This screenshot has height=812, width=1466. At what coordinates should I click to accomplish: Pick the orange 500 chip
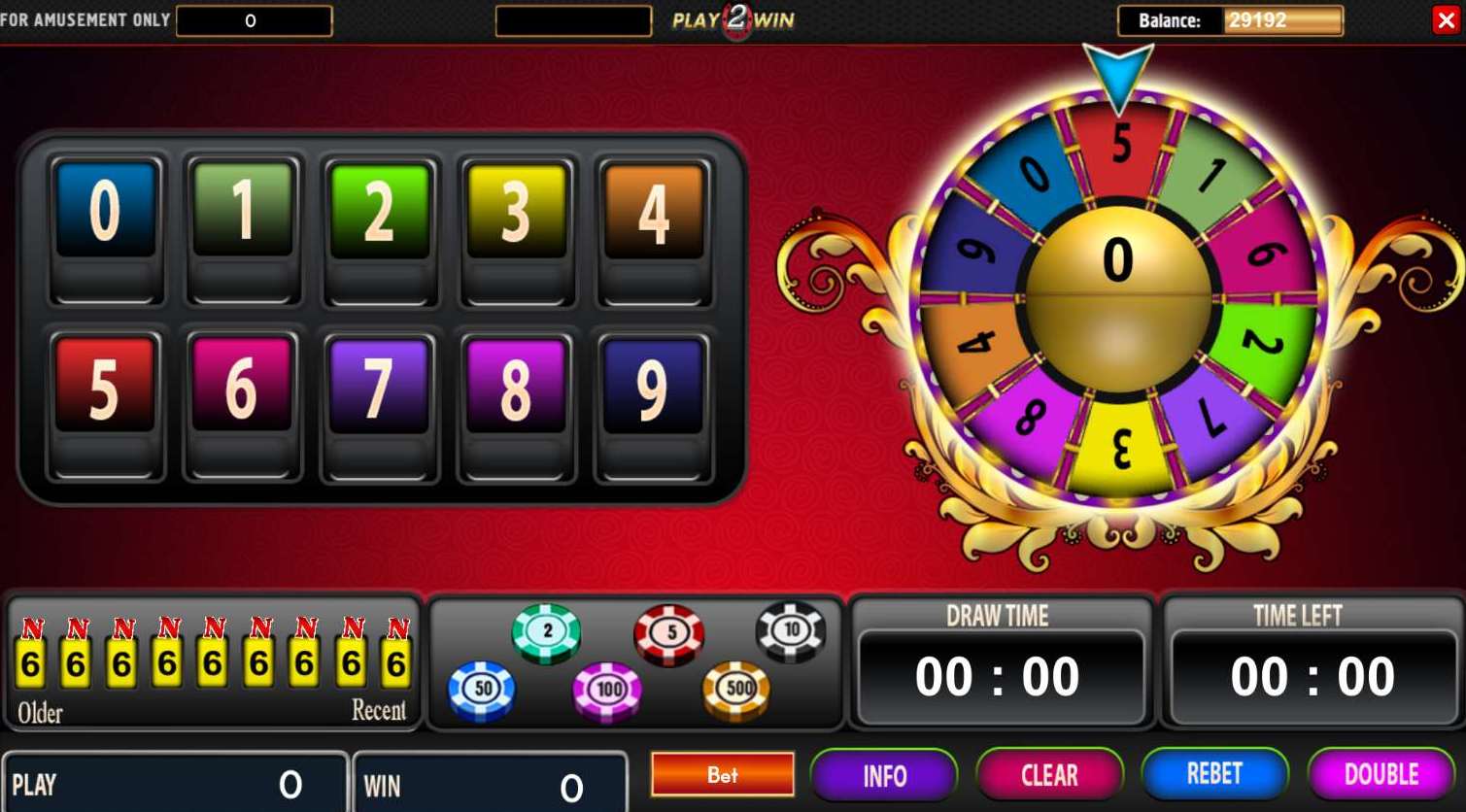pyautogui.click(x=737, y=690)
